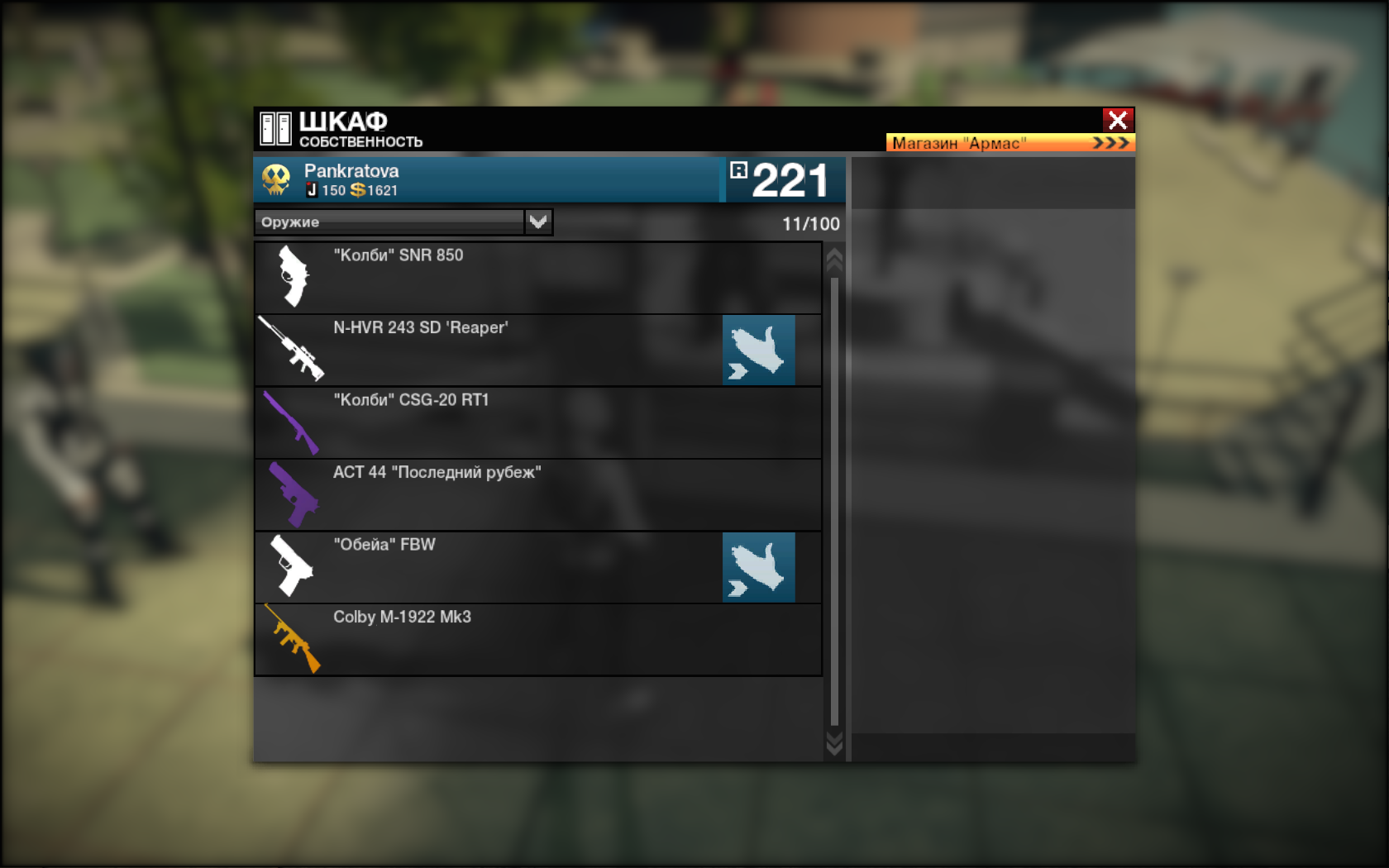Image resolution: width=1389 pixels, height=868 pixels.
Task: Click the scroll-down arrow of the weapon list
Action: (x=834, y=744)
